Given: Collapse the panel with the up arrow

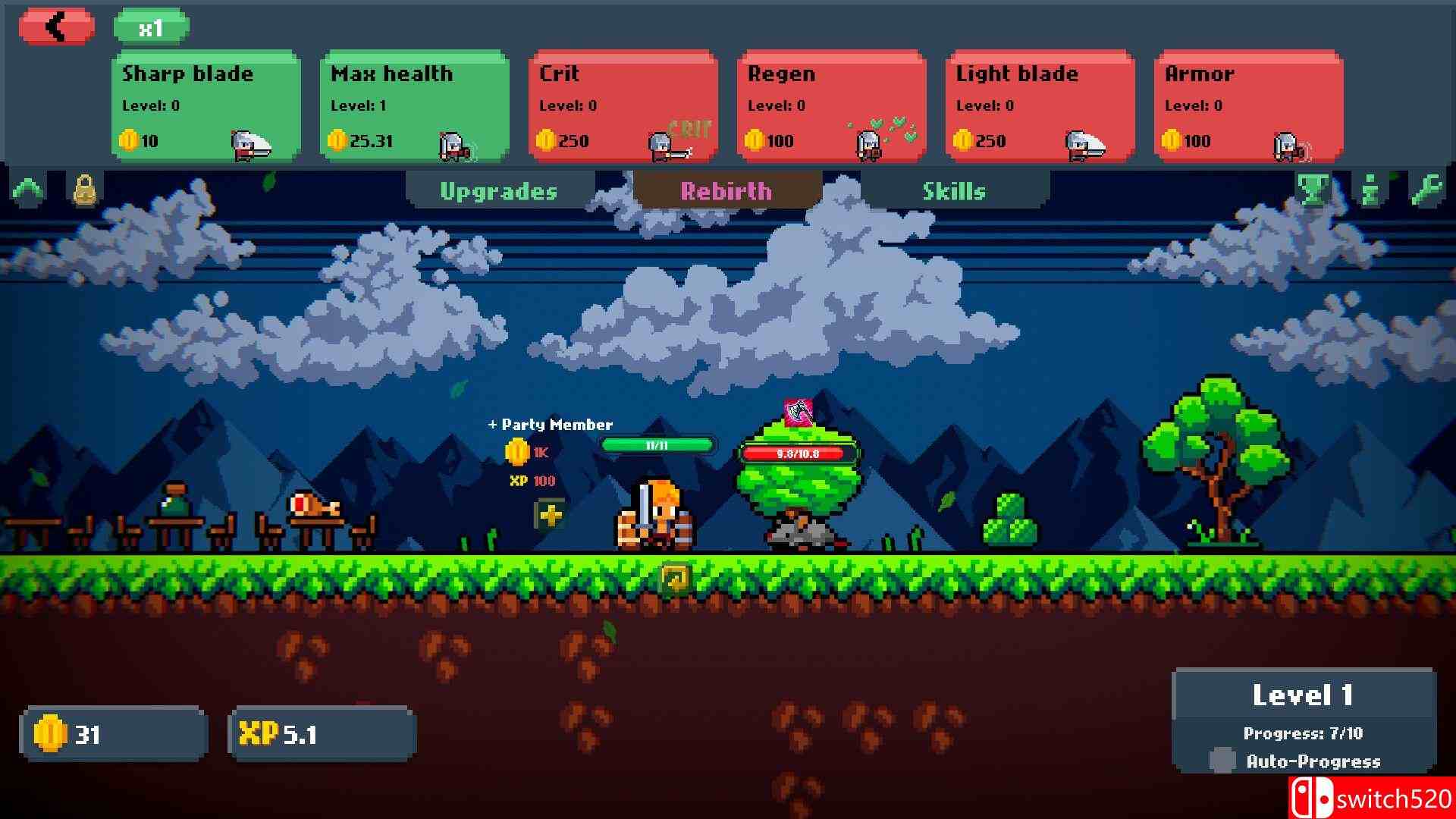Looking at the screenshot, I should (29, 190).
